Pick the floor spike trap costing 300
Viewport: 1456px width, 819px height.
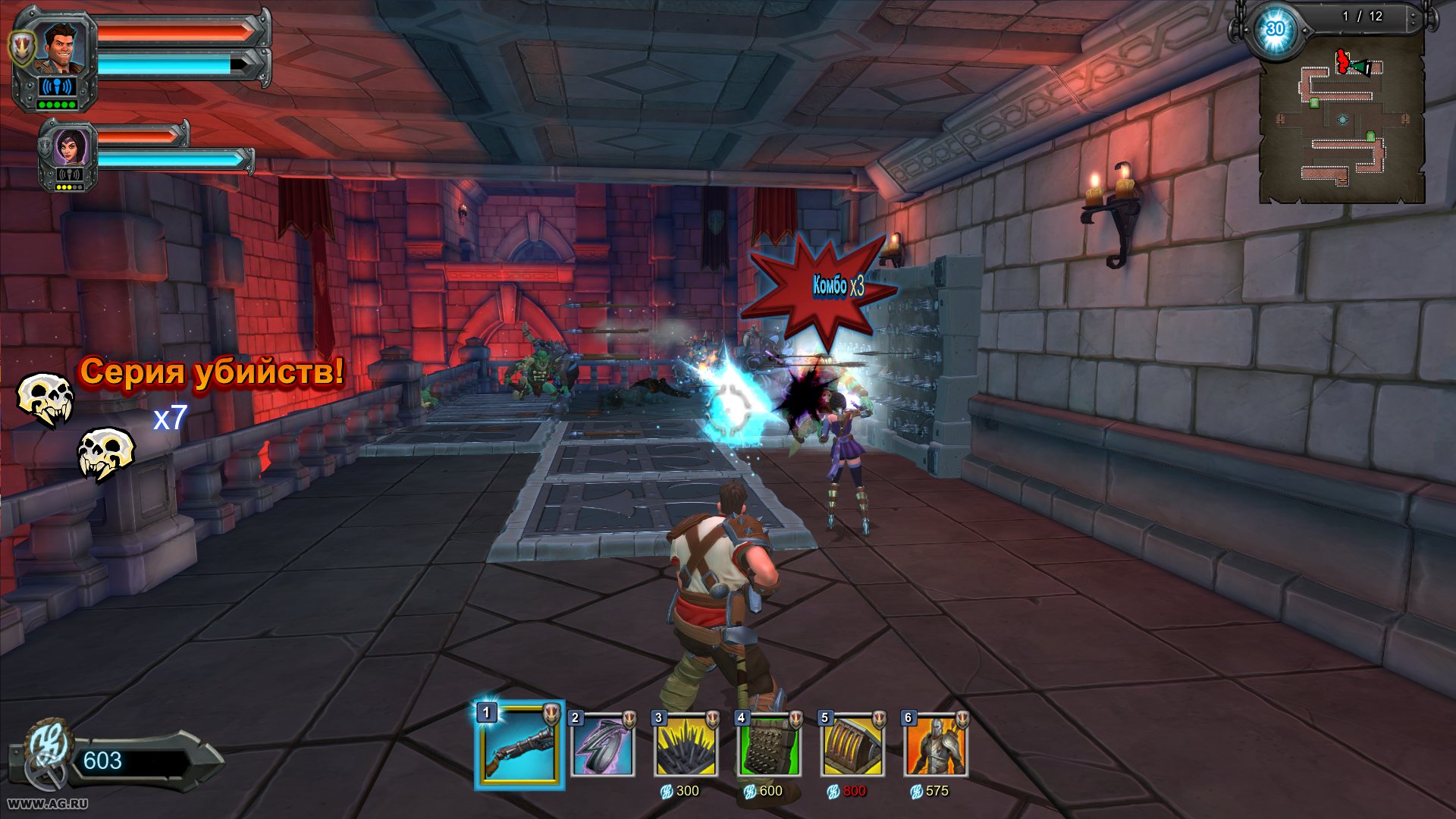686,746
